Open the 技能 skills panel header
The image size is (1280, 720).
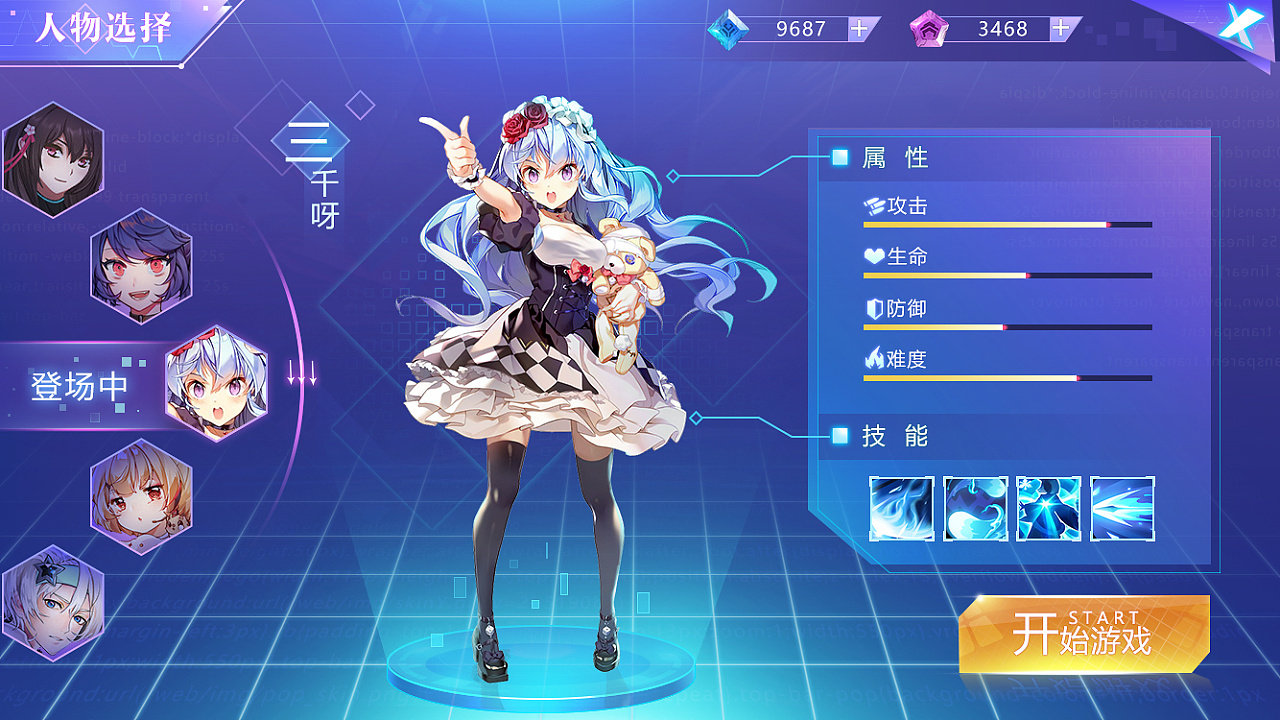[x=890, y=436]
